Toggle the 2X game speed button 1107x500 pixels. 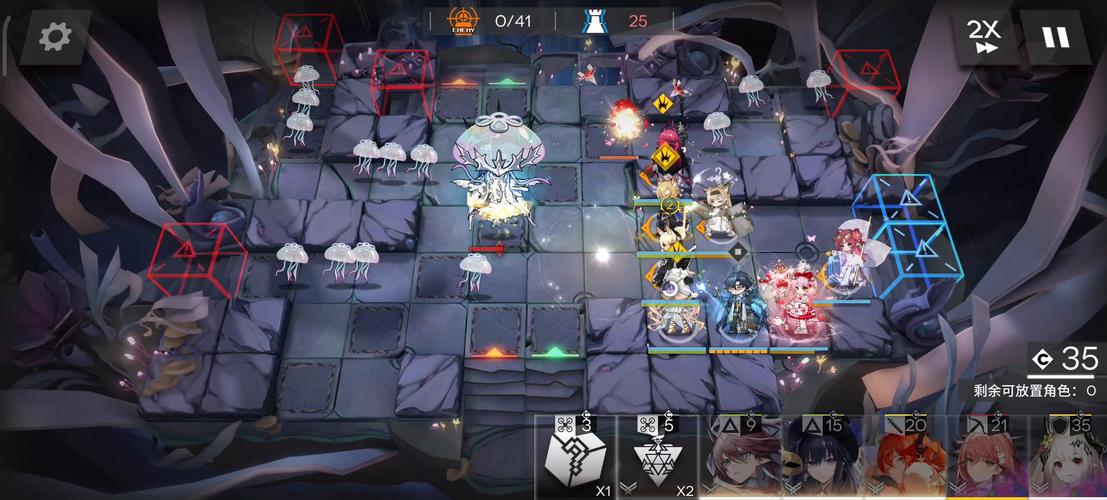pyautogui.click(x=984, y=37)
